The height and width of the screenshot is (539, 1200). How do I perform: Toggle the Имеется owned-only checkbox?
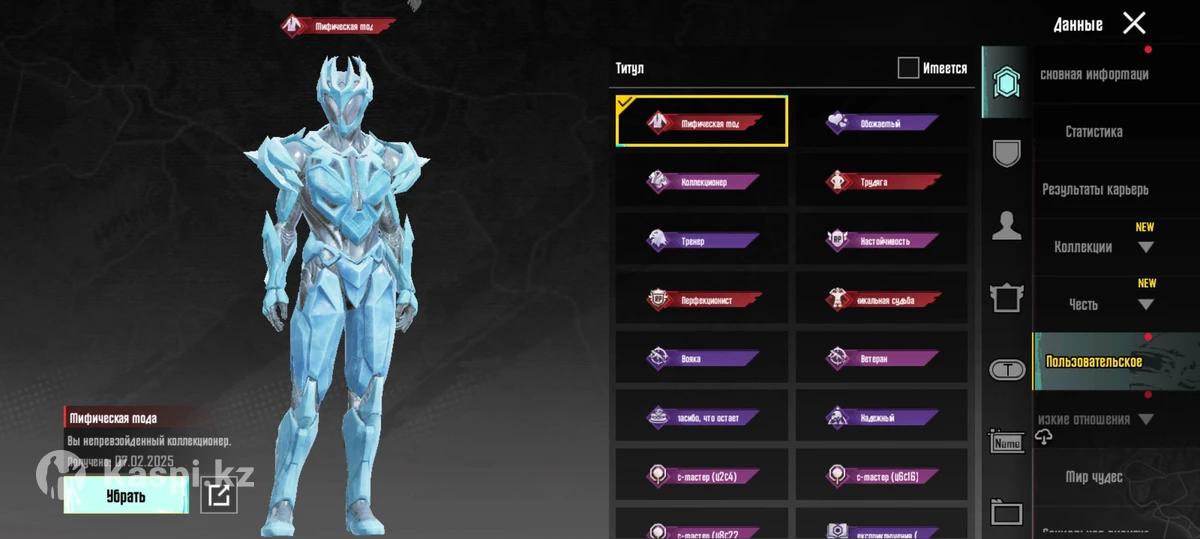[908, 68]
